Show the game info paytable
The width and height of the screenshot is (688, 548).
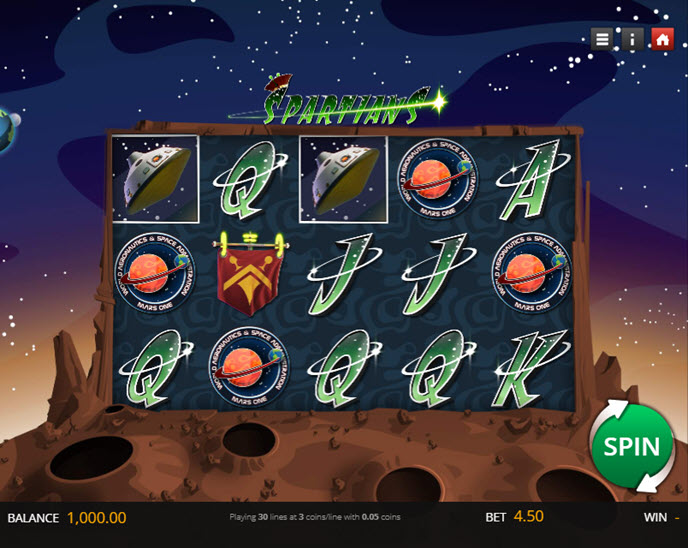point(632,39)
